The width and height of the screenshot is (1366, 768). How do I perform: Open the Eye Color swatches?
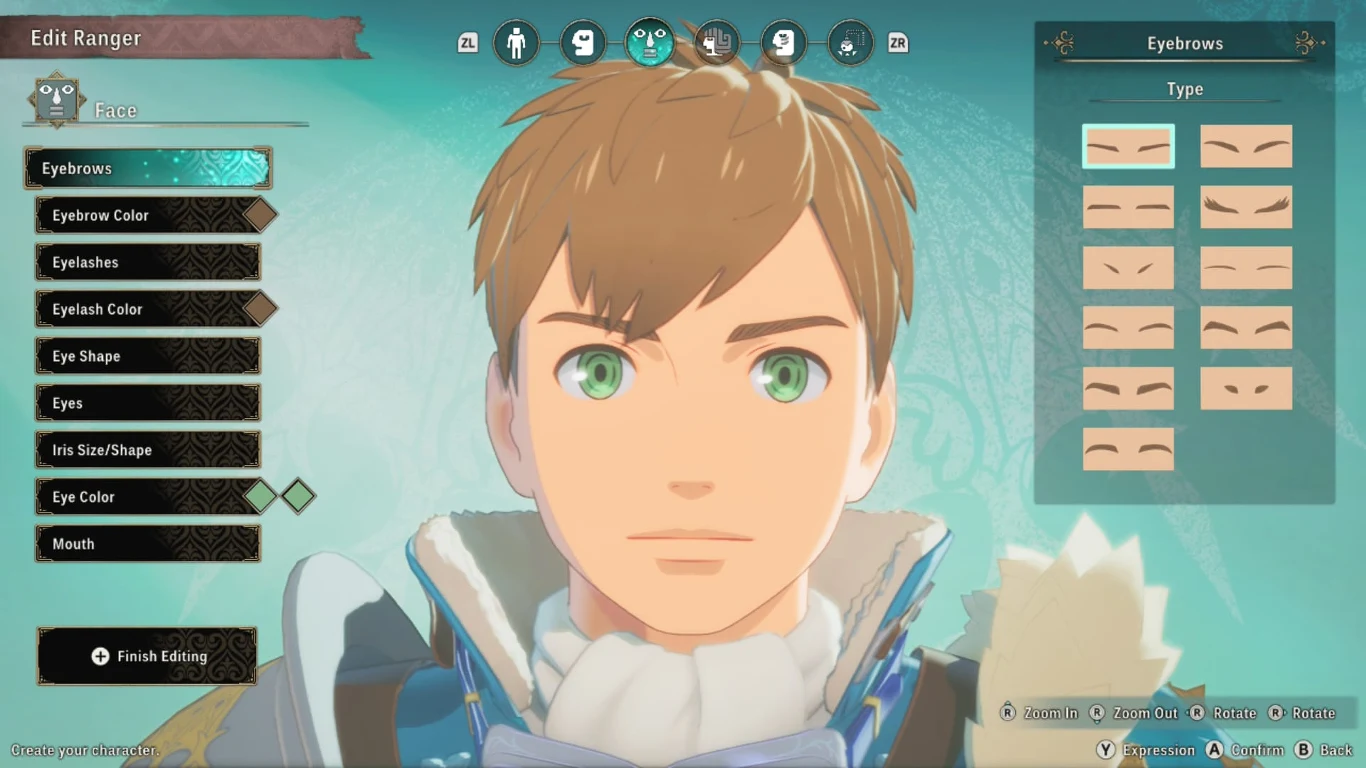147,496
